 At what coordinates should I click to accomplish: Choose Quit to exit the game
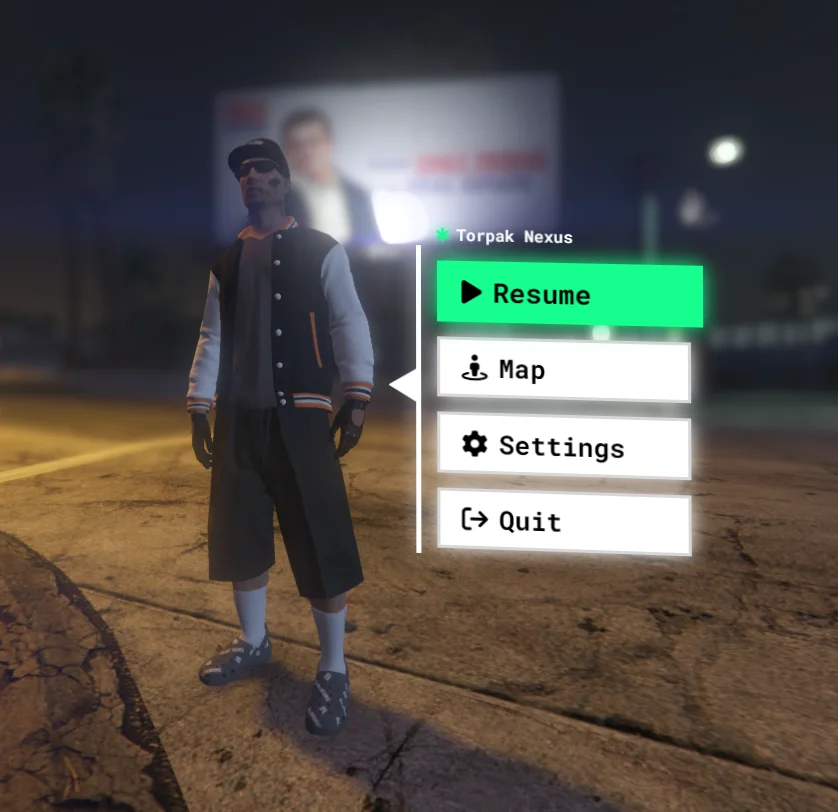click(564, 522)
